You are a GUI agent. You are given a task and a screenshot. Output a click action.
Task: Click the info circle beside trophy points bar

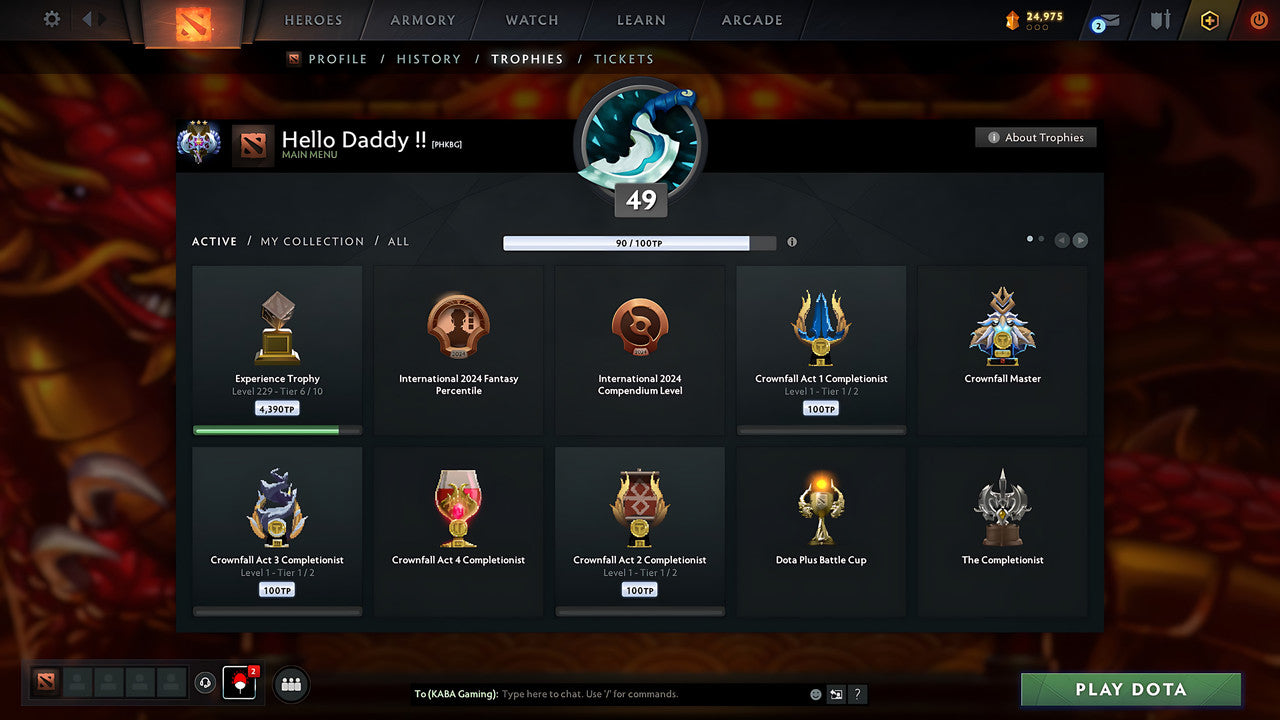click(791, 240)
